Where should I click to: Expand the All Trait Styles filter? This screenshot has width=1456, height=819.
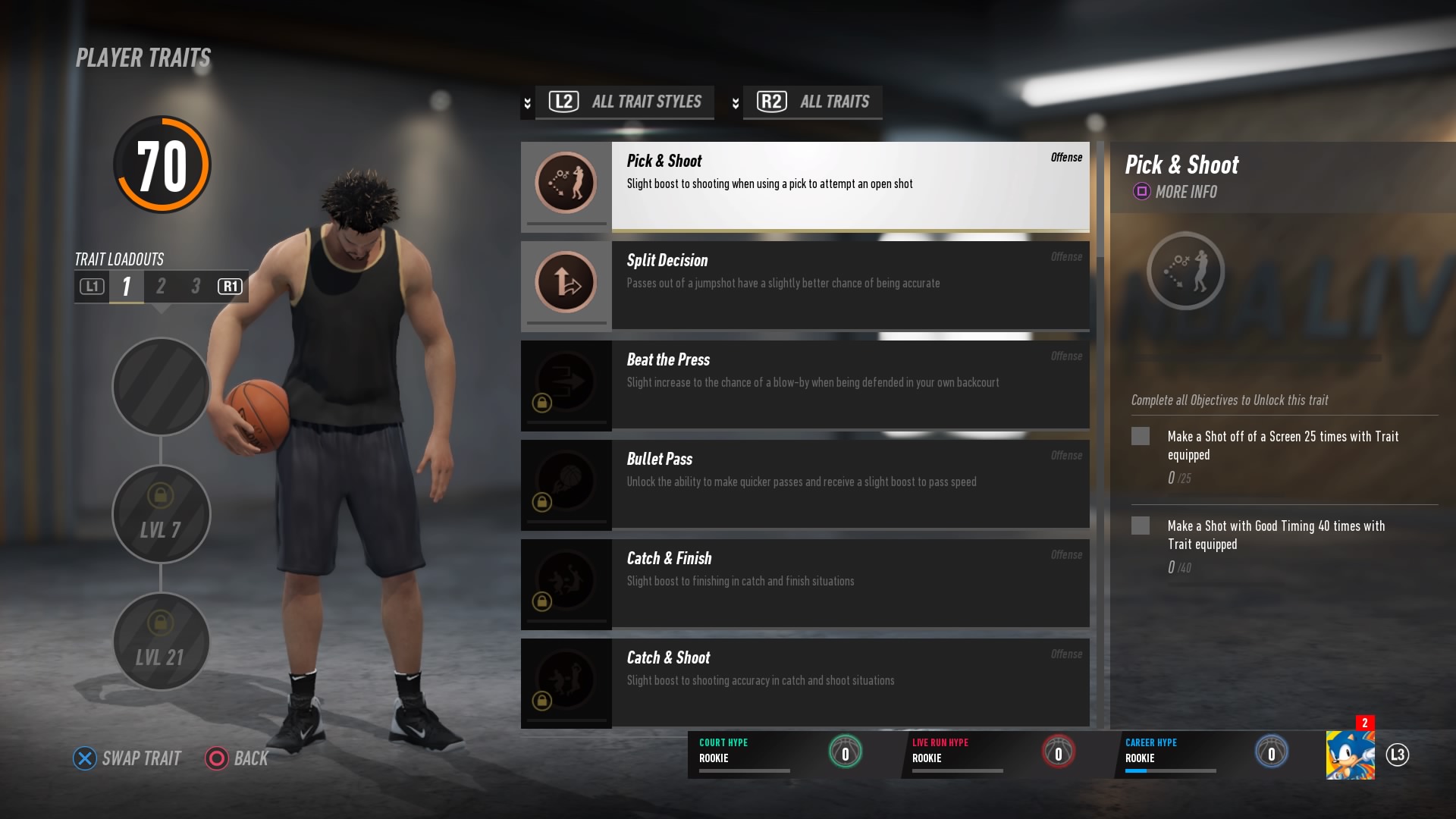pyautogui.click(x=623, y=102)
